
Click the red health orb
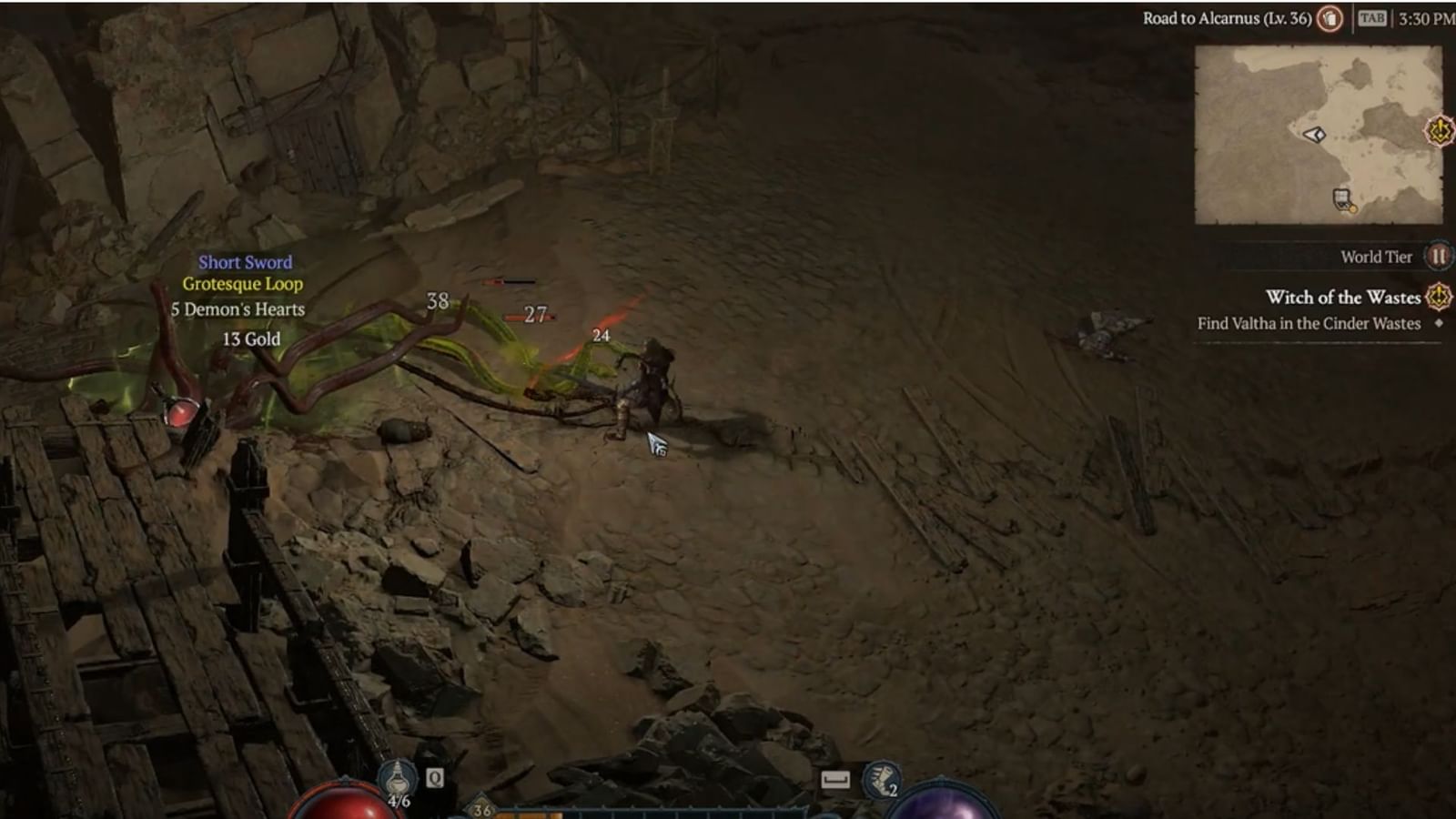coord(346,808)
